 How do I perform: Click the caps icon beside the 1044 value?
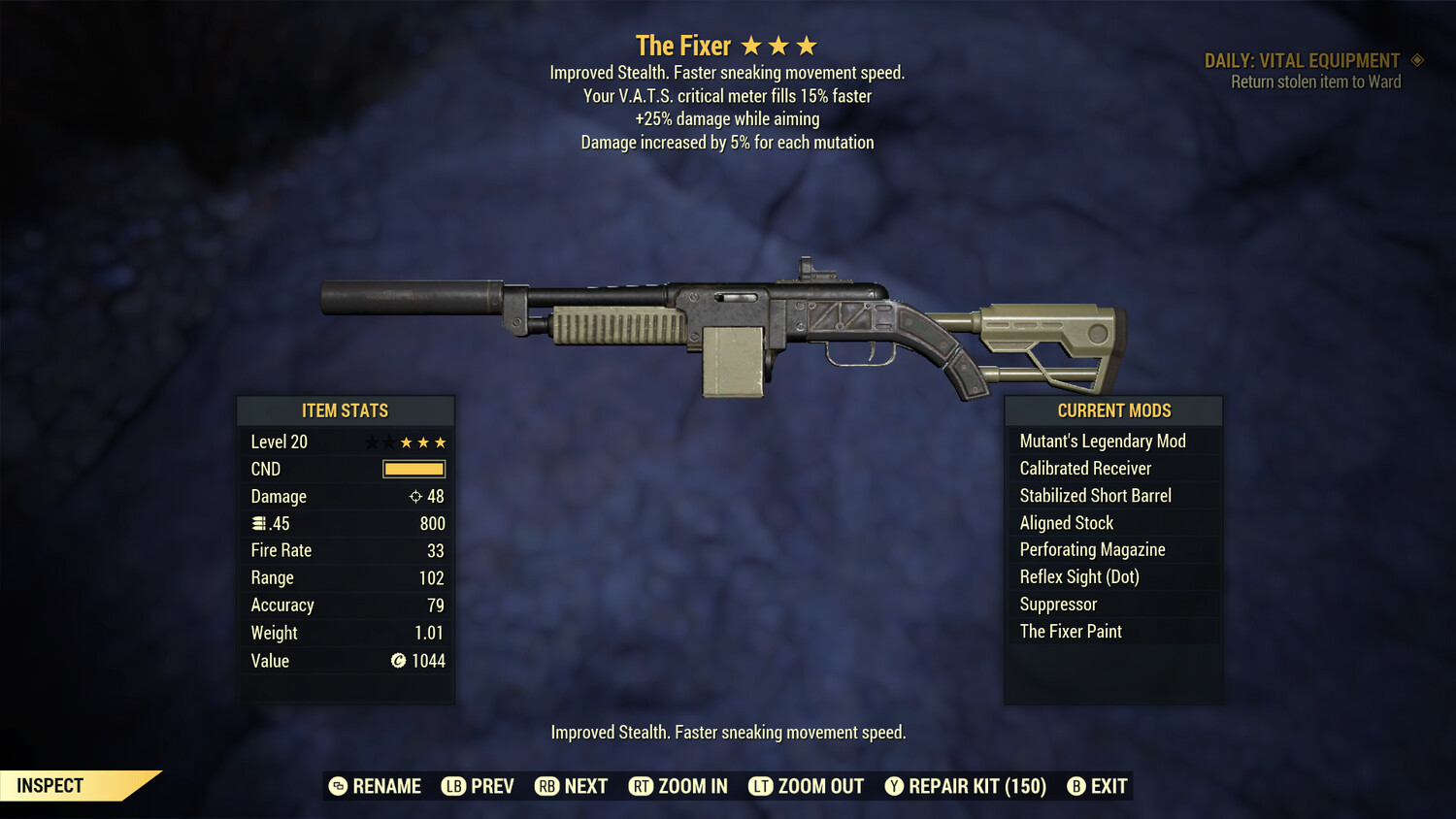click(x=397, y=661)
